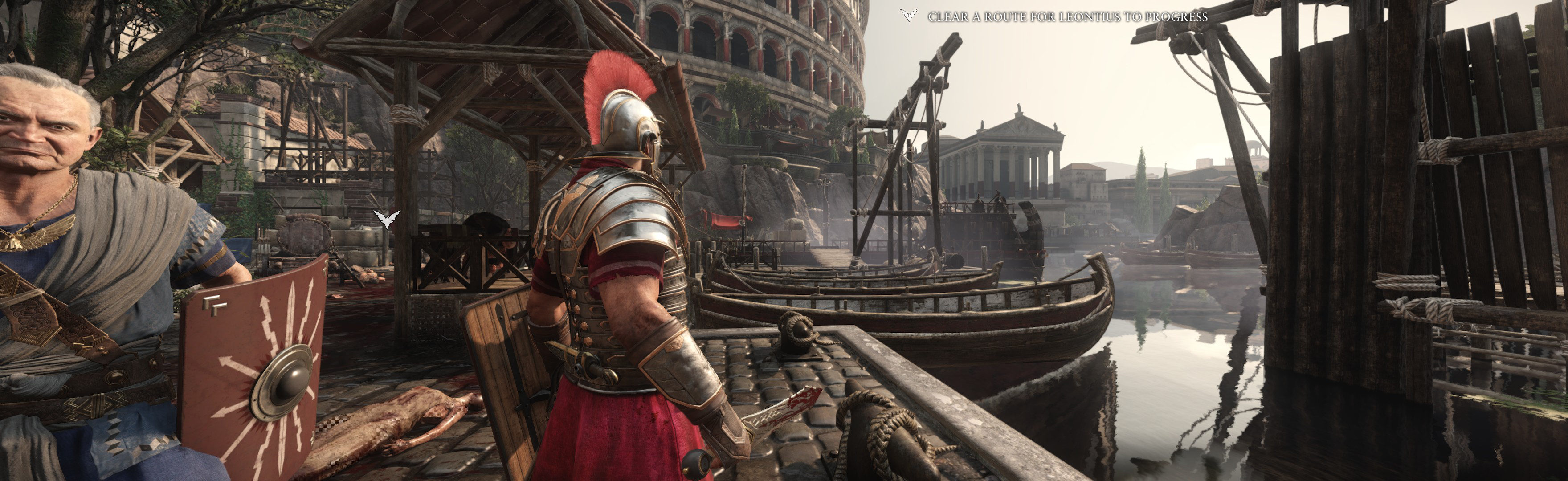
Task: Select the eagle objective waypoint marker
Action: [x=387, y=218]
